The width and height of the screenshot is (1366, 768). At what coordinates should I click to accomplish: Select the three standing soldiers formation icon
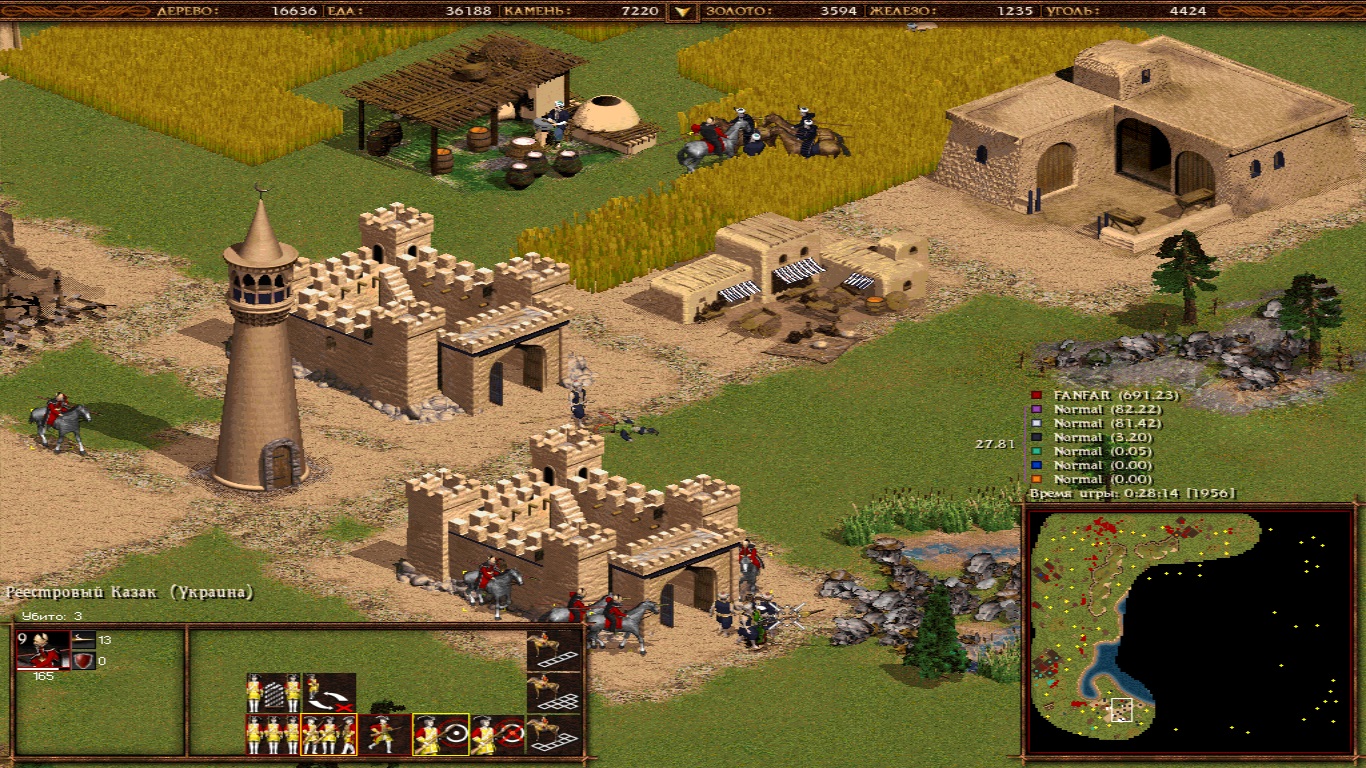(x=273, y=735)
